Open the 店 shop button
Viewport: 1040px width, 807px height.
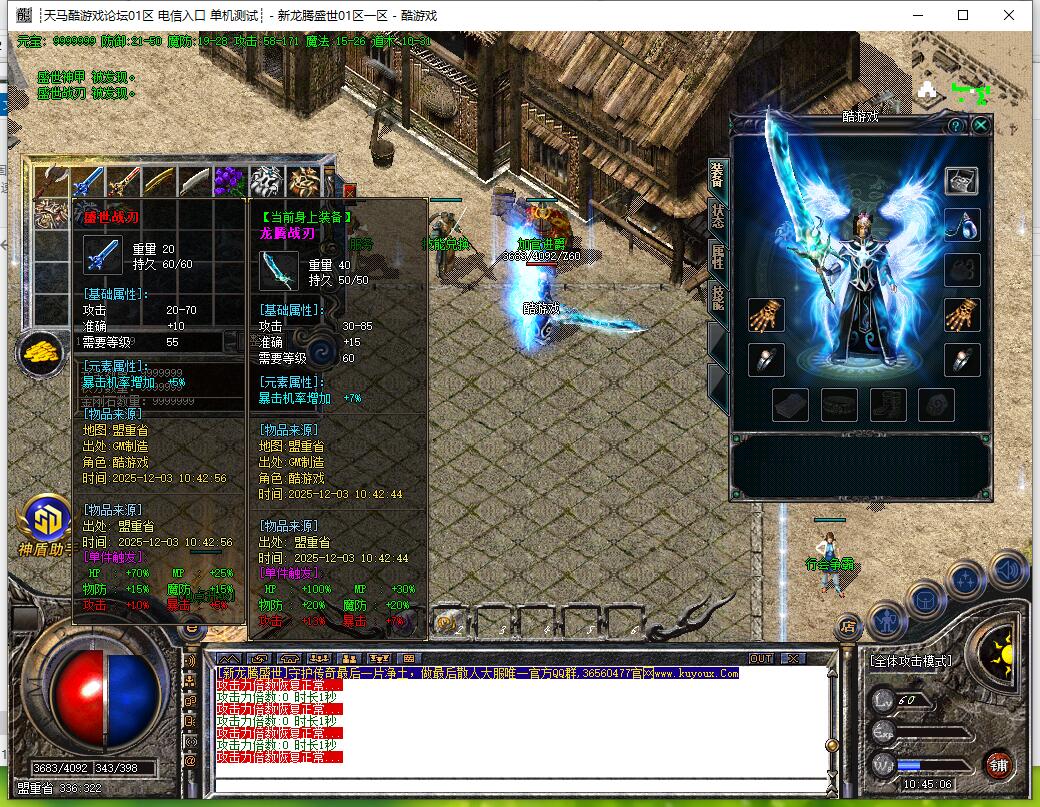click(x=847, y=627)
